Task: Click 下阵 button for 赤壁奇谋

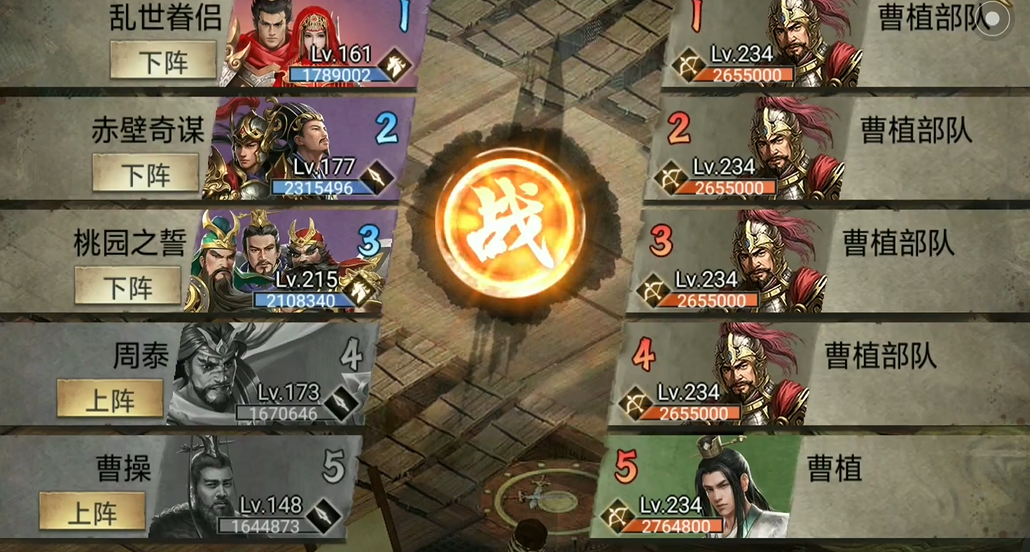Action: click(146, 174)
